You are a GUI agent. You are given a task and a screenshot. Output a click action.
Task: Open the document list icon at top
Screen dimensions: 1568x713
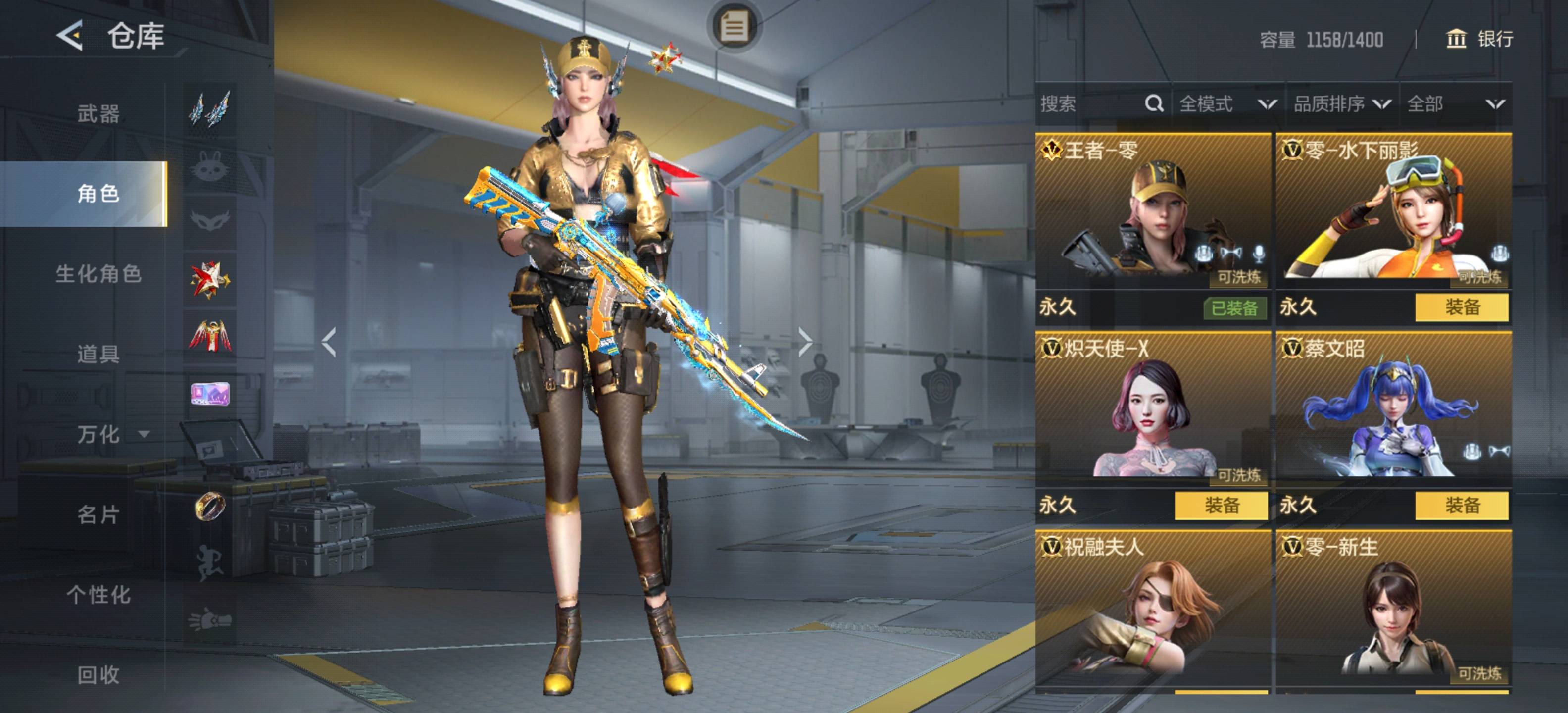(734, 27)
